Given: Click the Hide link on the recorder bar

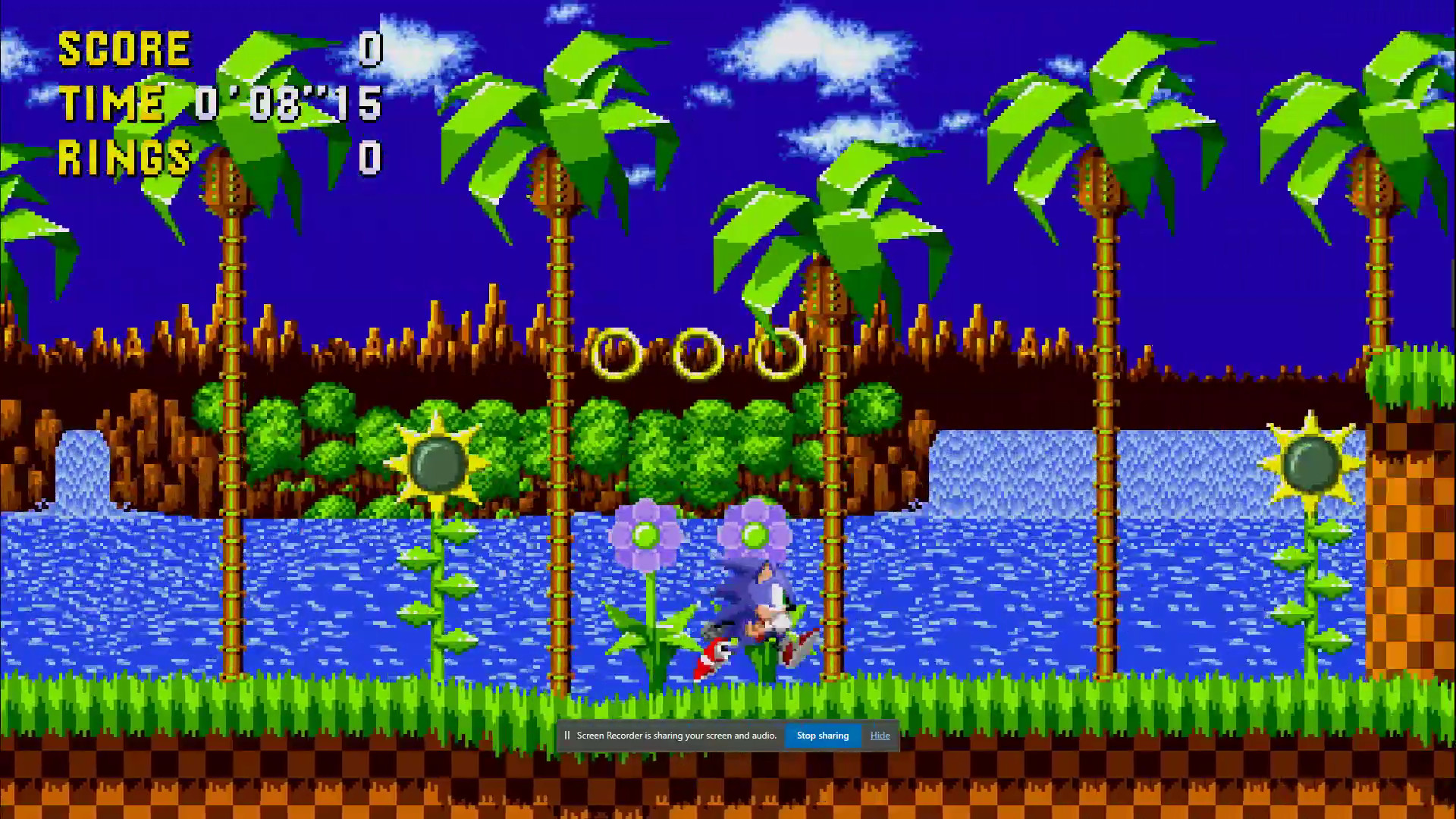Looking at the screenshot, I should 880,735.
